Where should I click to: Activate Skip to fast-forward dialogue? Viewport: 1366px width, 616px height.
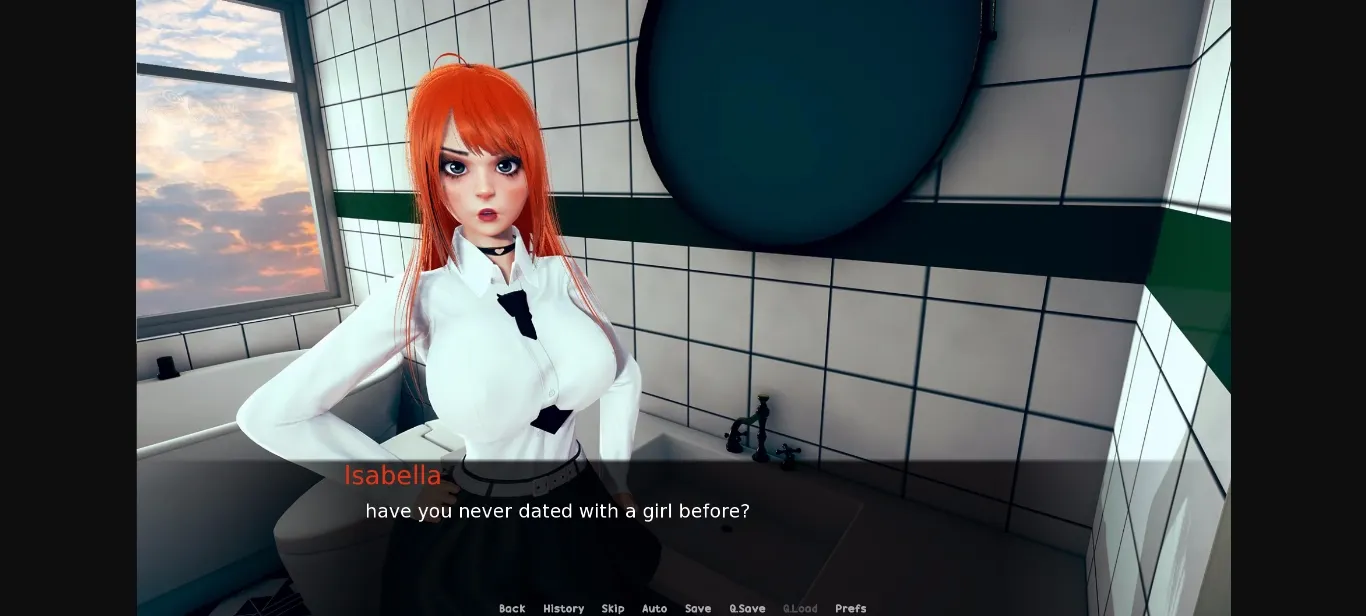click(x=613, y=608)
